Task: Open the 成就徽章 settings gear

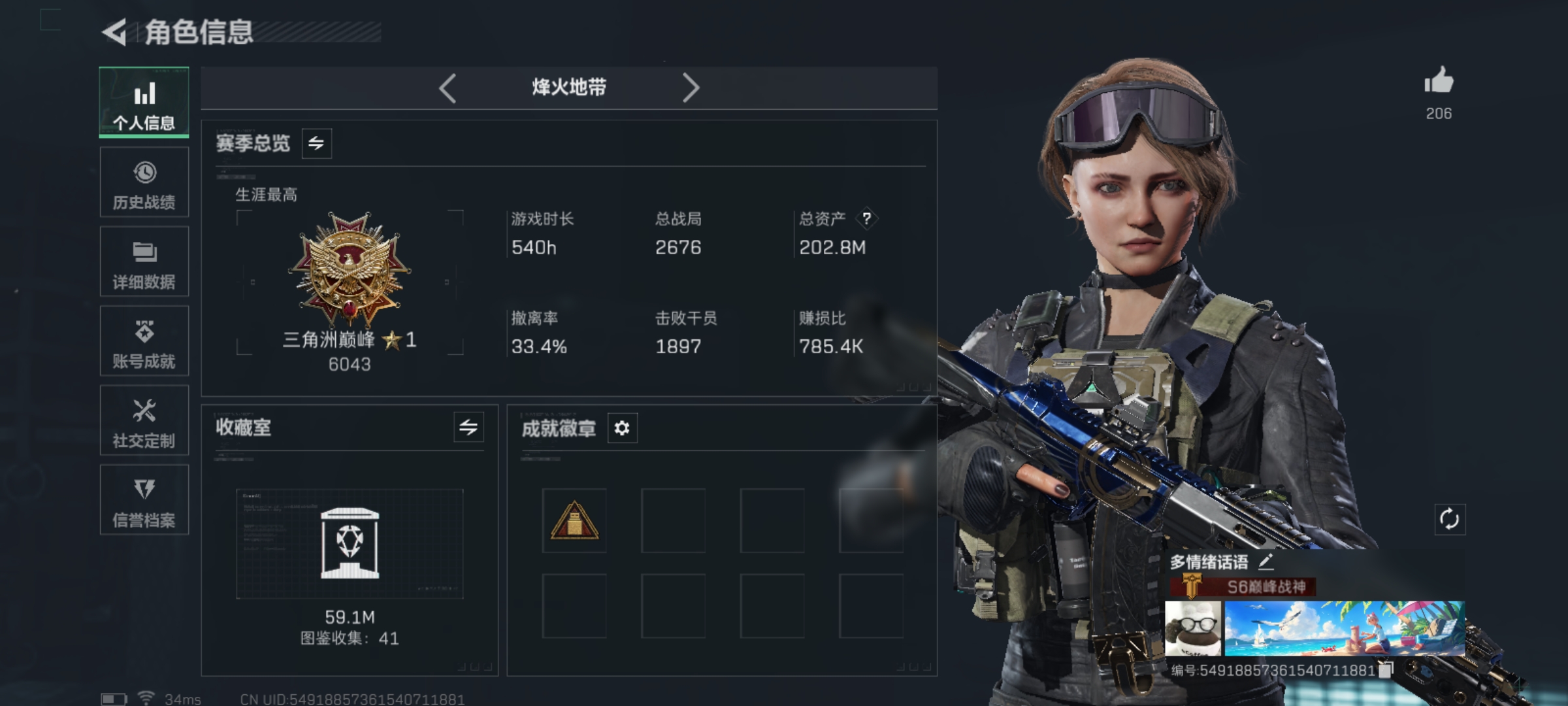Action: point(623,428)
